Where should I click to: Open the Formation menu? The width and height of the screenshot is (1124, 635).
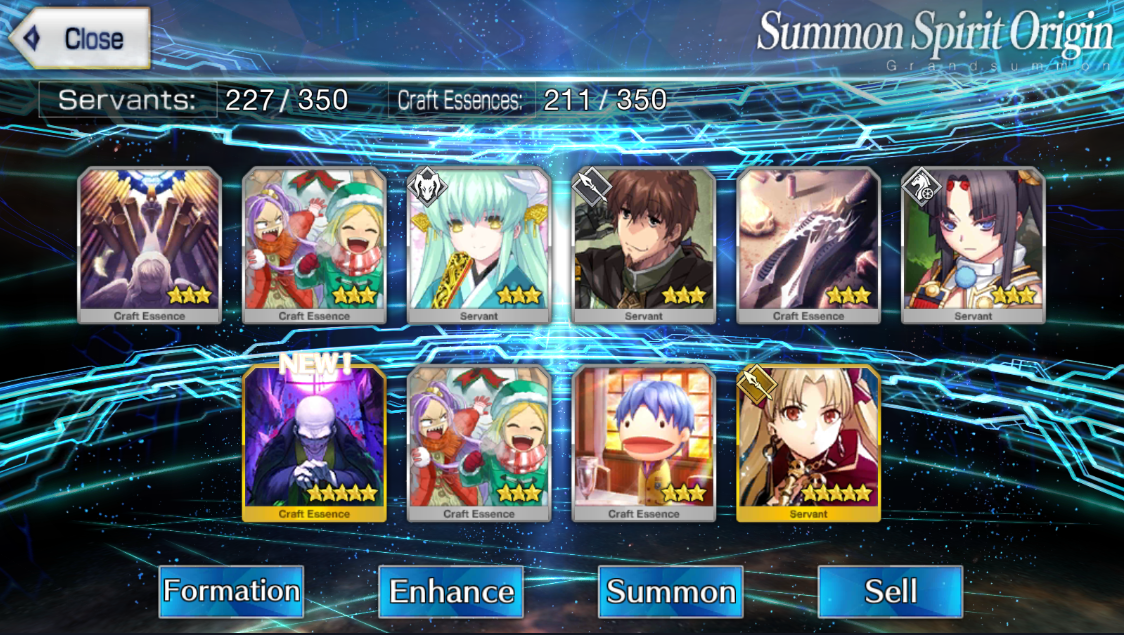(x=231, y=591)
